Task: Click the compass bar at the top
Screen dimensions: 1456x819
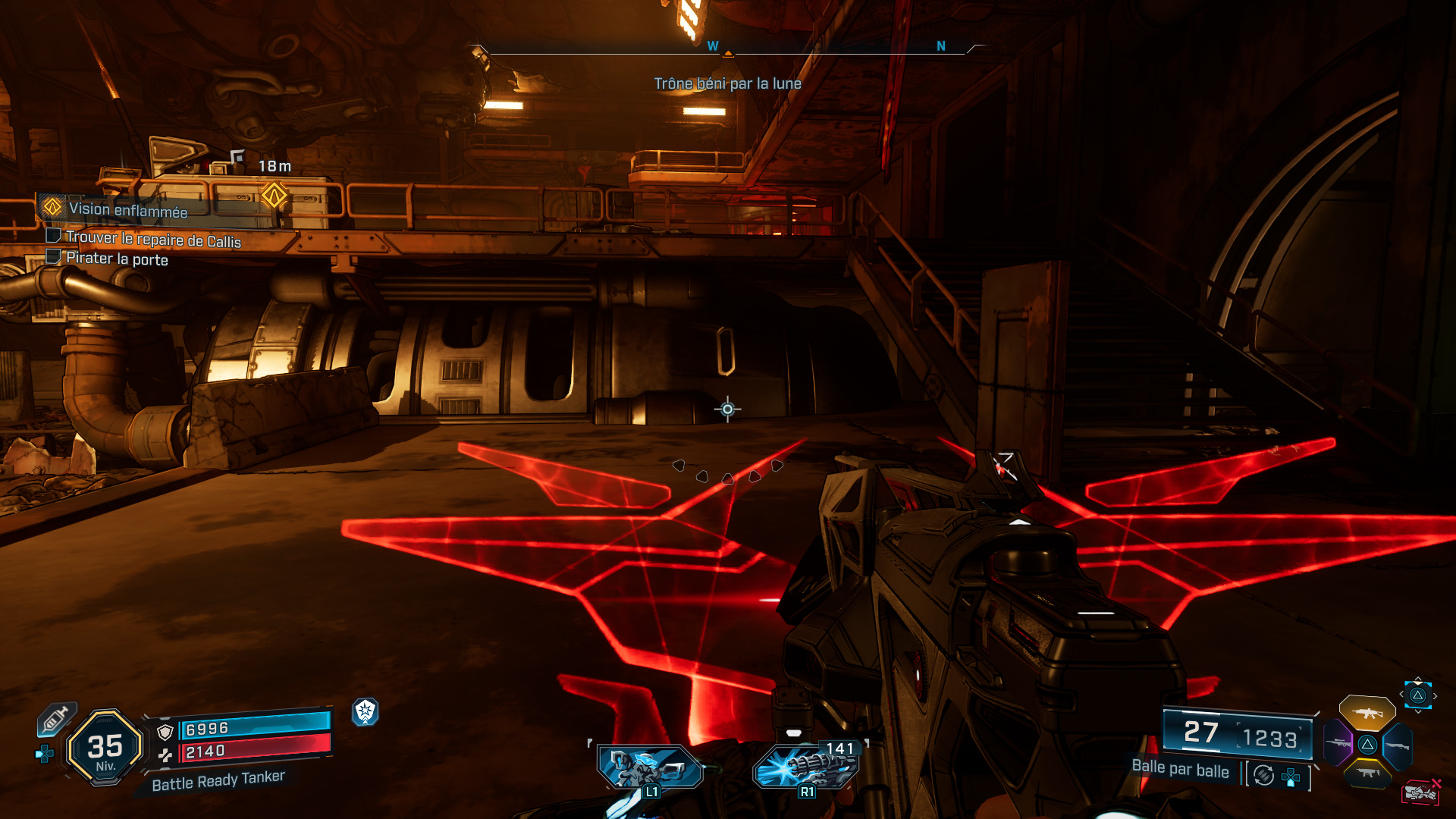Action: pyautogui.click(x=728, y=49)
